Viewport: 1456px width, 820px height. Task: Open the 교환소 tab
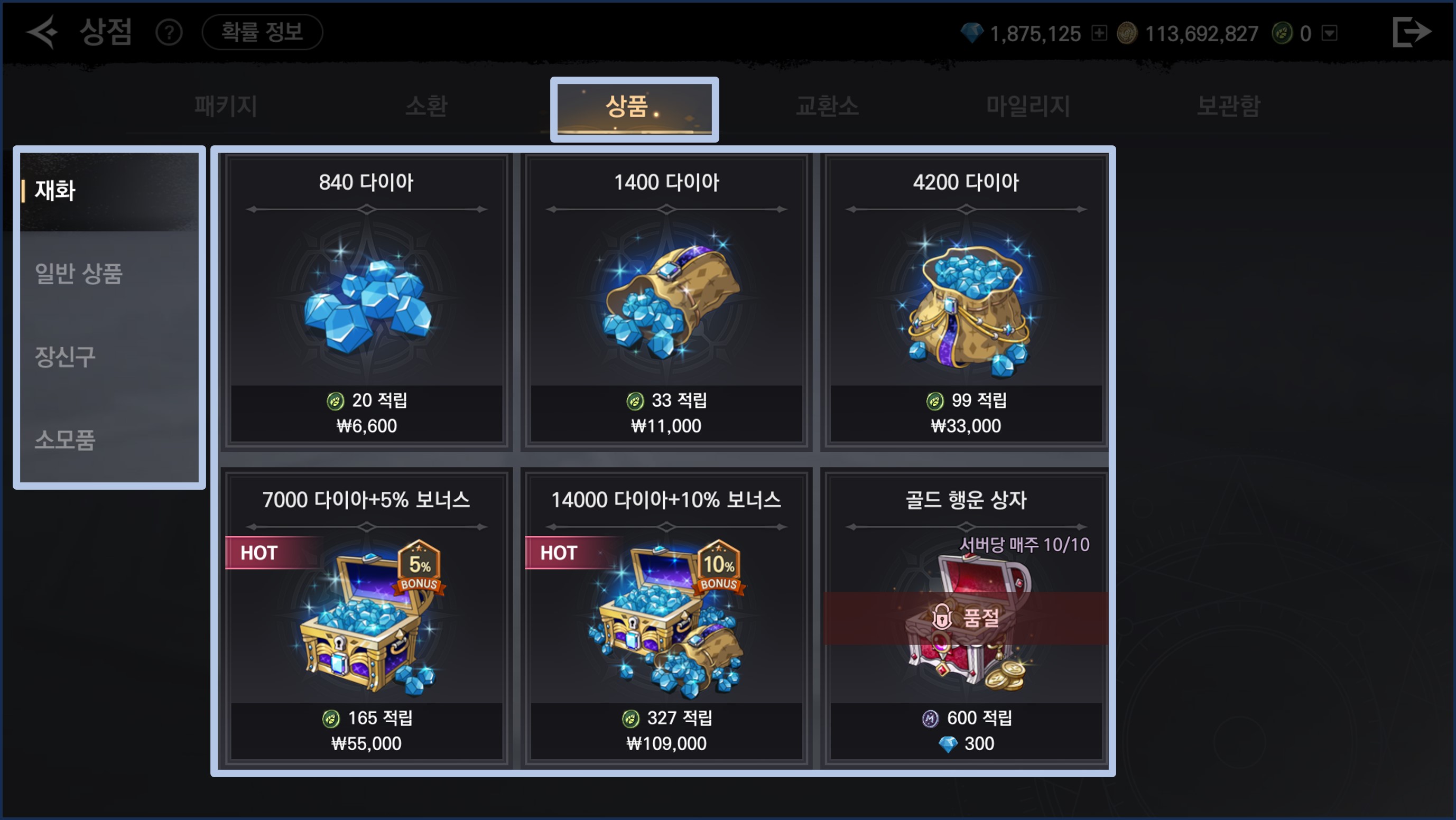(x=827, y=106)
